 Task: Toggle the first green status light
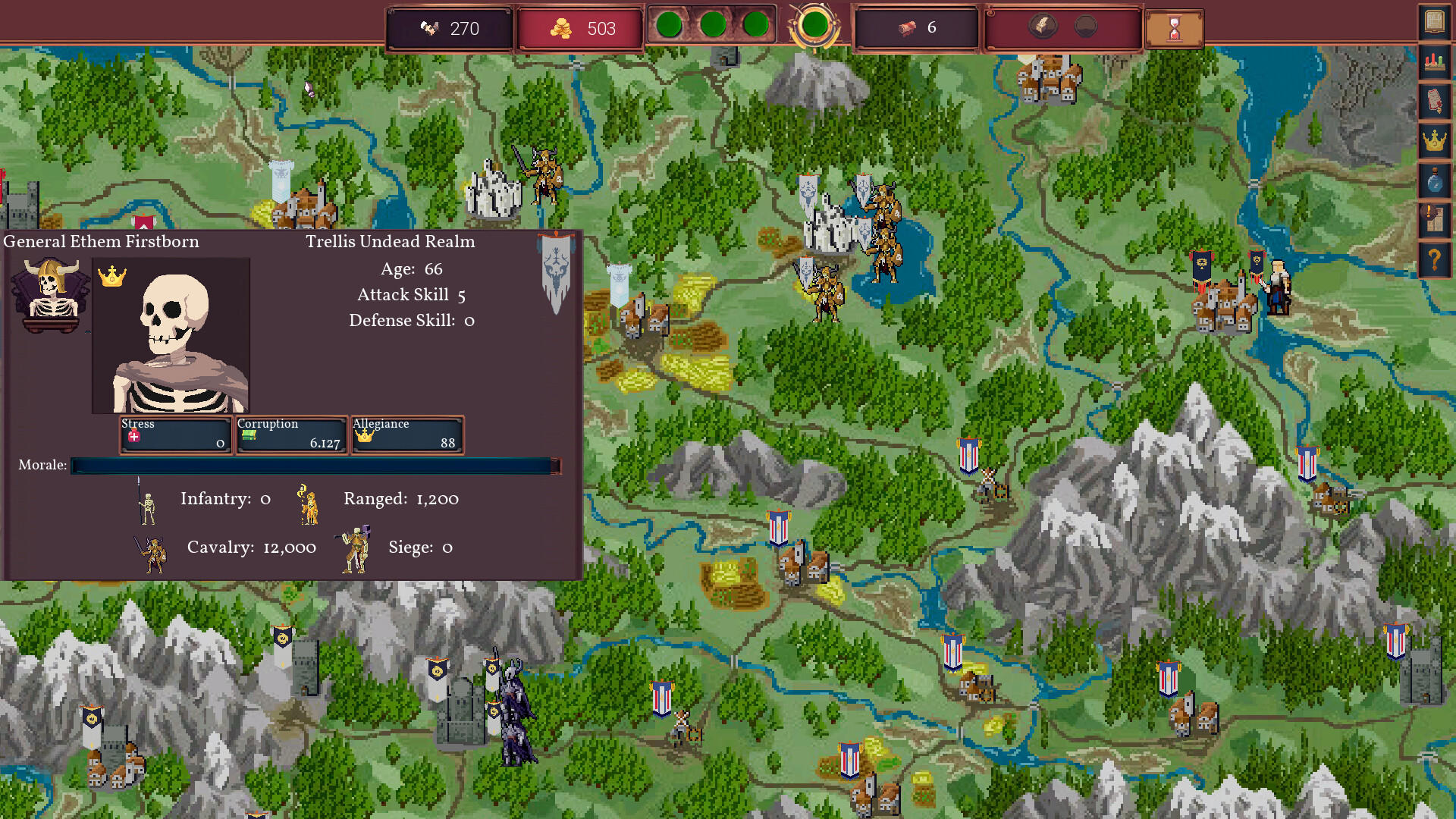click(x=670, y=25)
